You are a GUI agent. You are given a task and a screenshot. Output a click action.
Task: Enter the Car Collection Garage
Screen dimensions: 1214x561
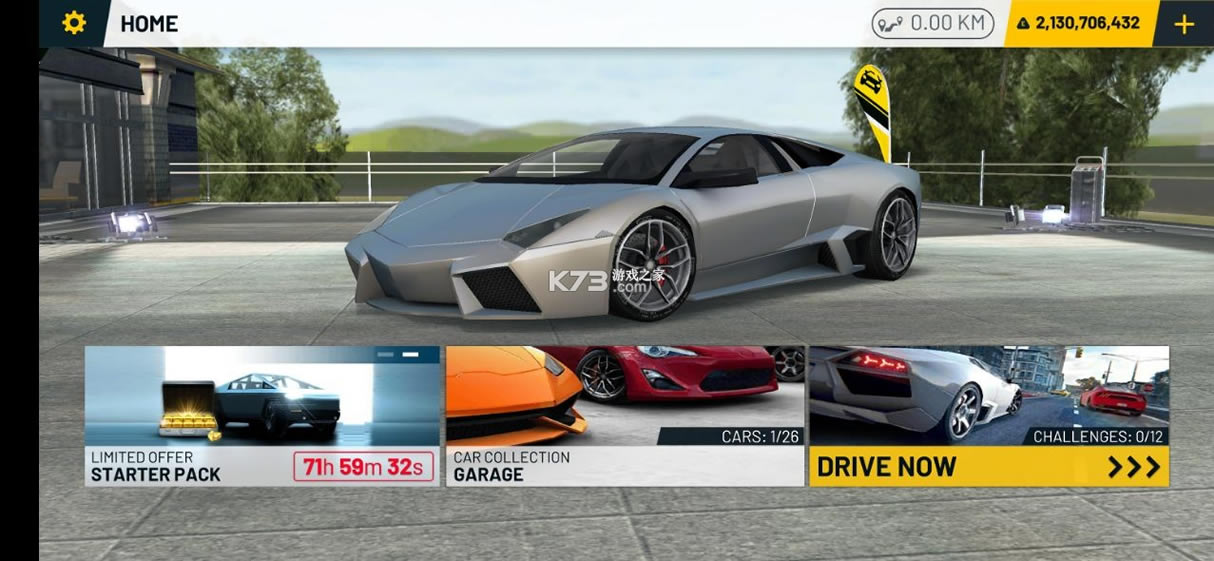click(625, 416)
